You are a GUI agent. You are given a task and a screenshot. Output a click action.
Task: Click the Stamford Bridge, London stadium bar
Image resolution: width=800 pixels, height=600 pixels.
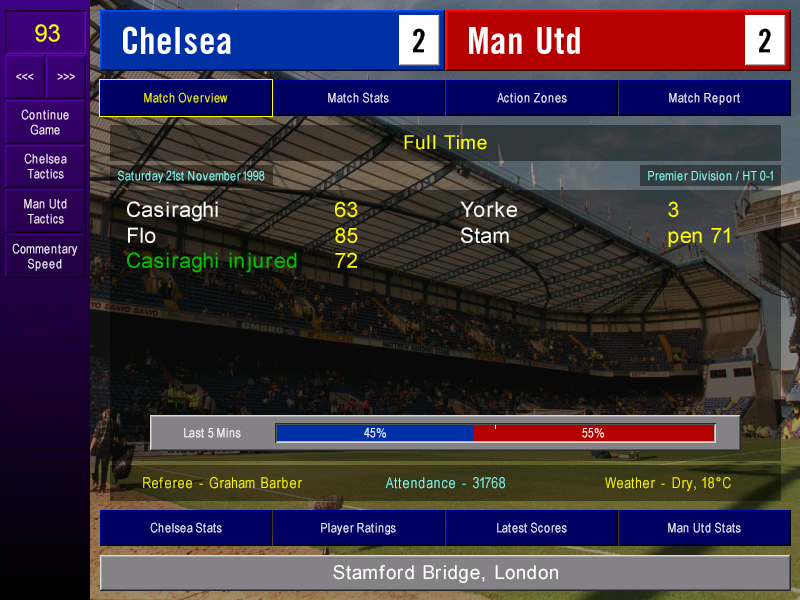[x=445, y=573]
